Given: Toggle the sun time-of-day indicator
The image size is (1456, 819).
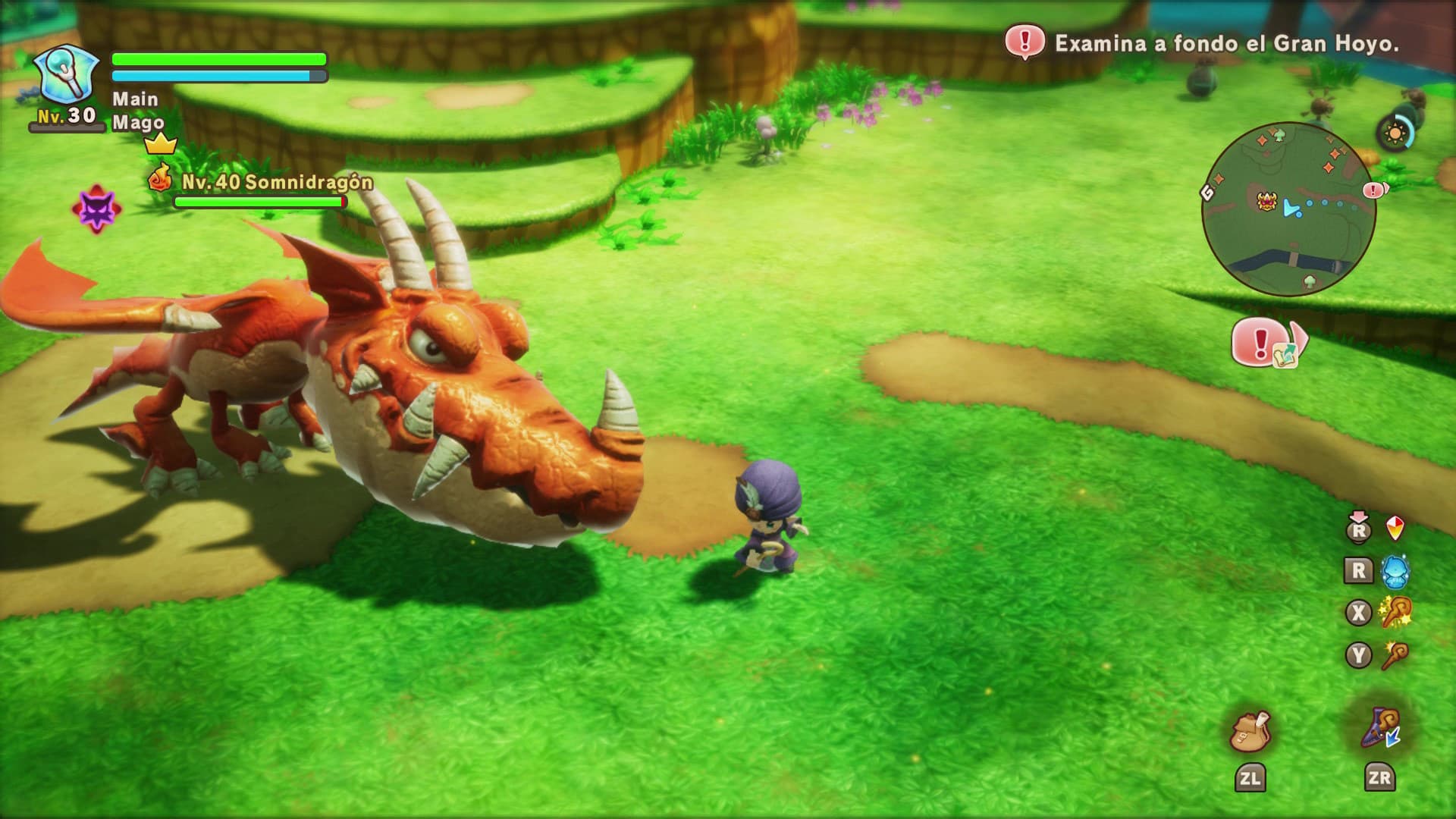Looking at the screenshot, I should coord(1395,132).
